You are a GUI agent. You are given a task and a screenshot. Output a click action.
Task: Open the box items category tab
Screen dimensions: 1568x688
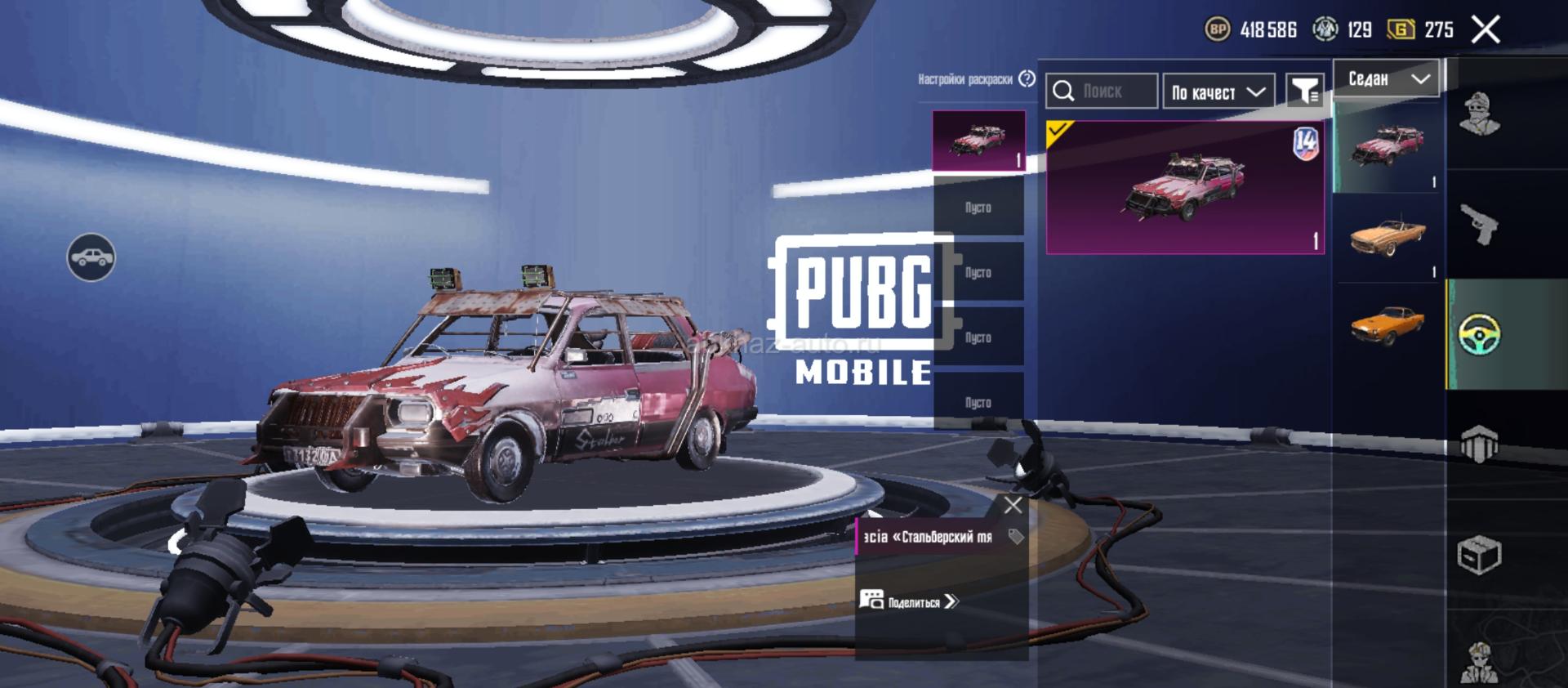[1479, 556]
